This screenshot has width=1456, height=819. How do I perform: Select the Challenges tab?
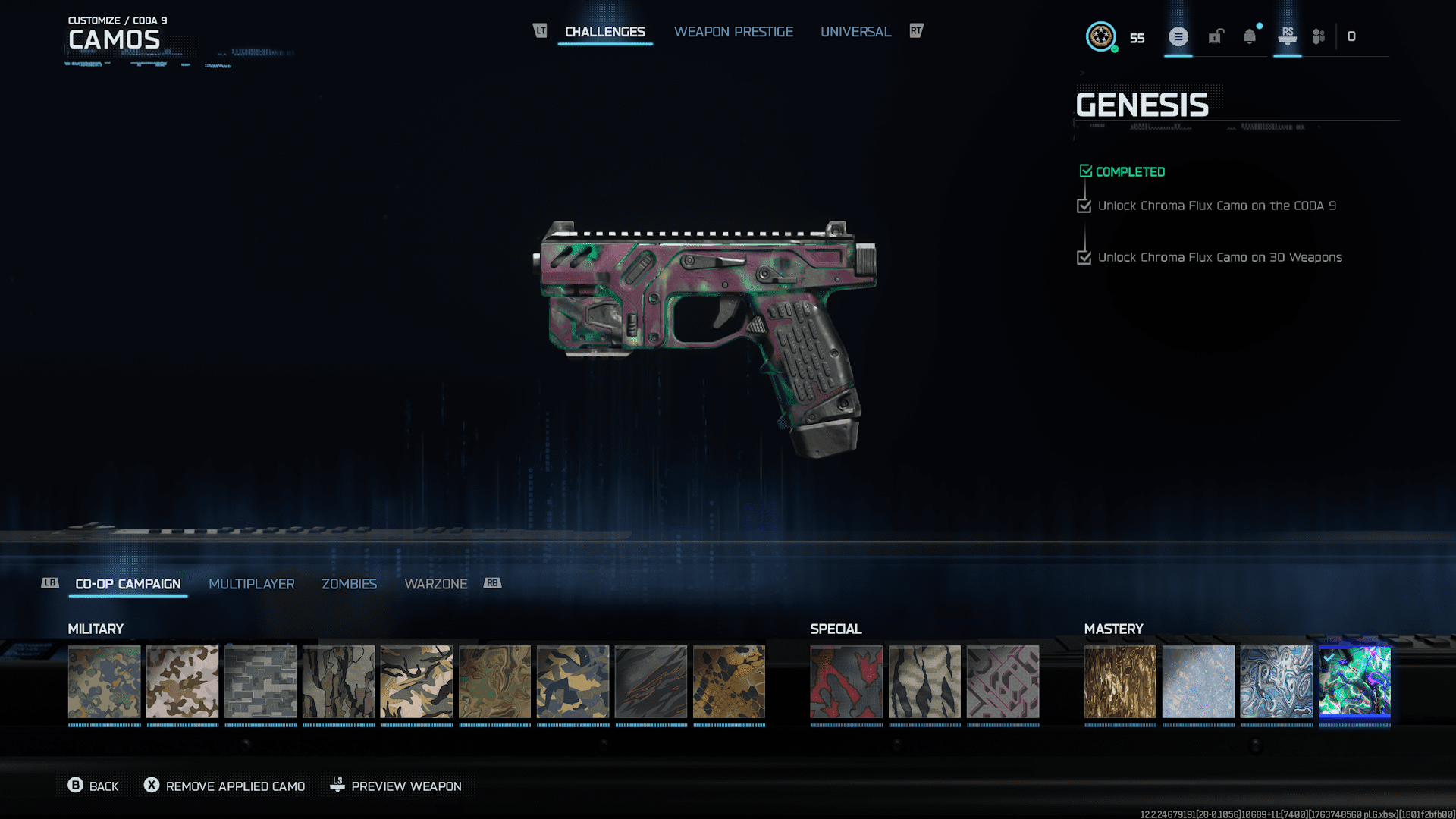coord(604,32)
